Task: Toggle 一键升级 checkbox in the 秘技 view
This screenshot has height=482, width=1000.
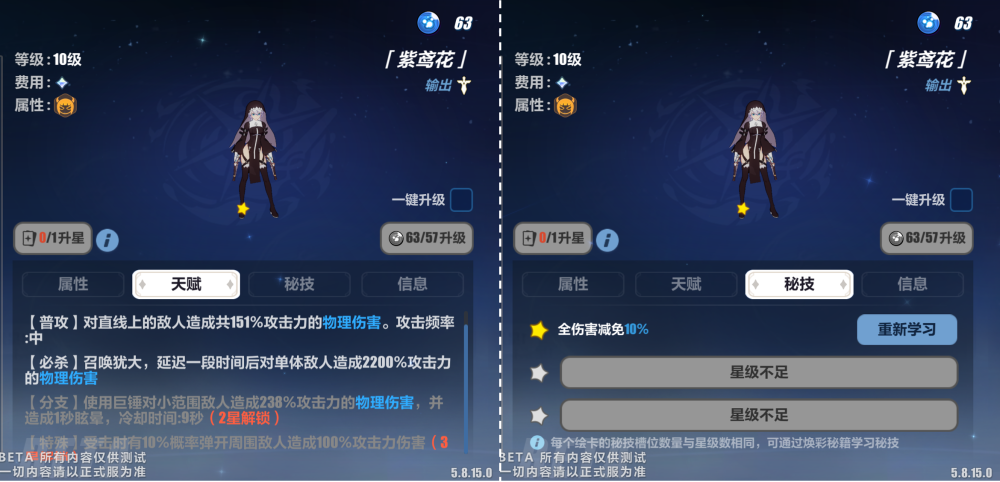Action: point(961,200)
